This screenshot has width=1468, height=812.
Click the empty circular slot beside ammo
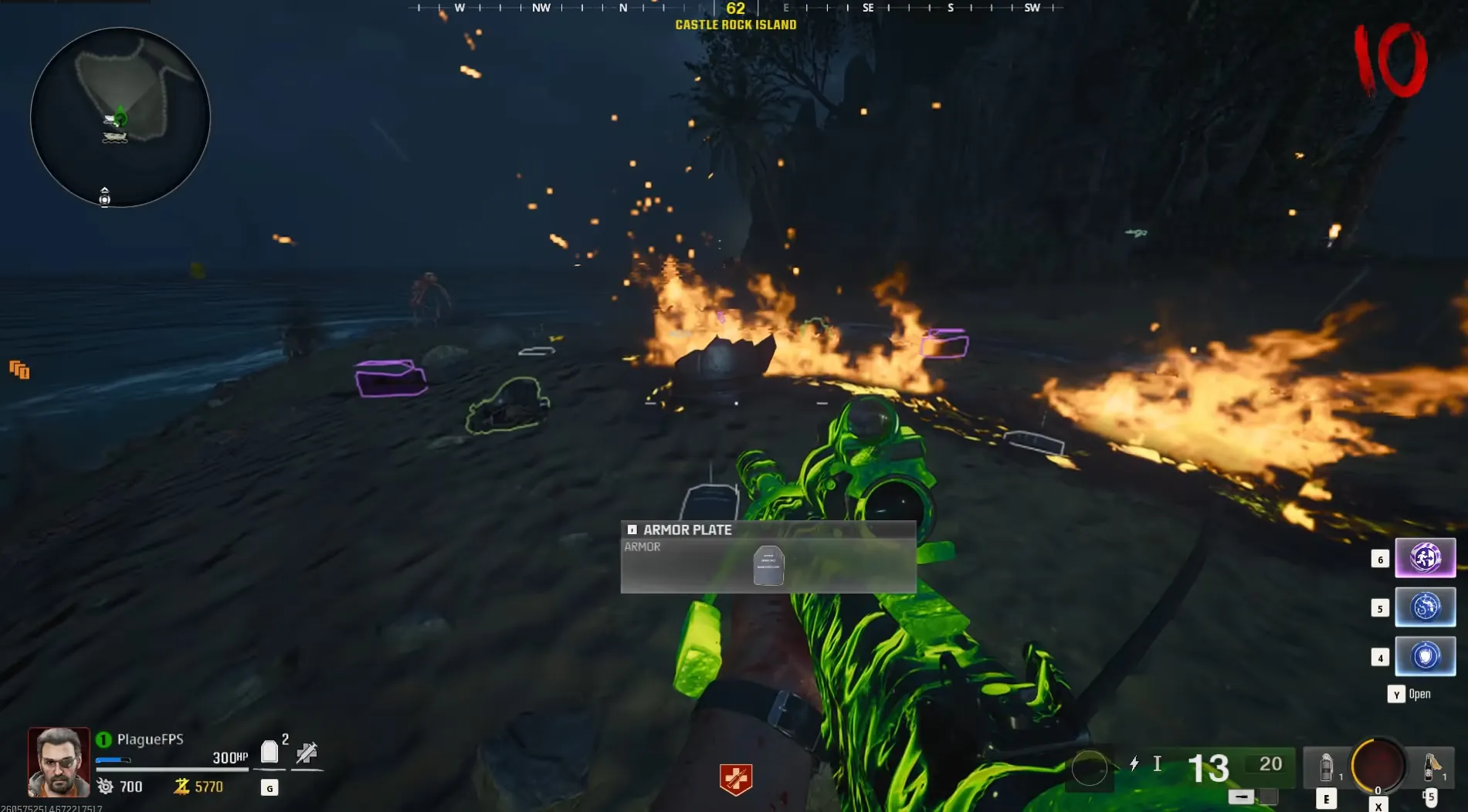coord(1089,769)
